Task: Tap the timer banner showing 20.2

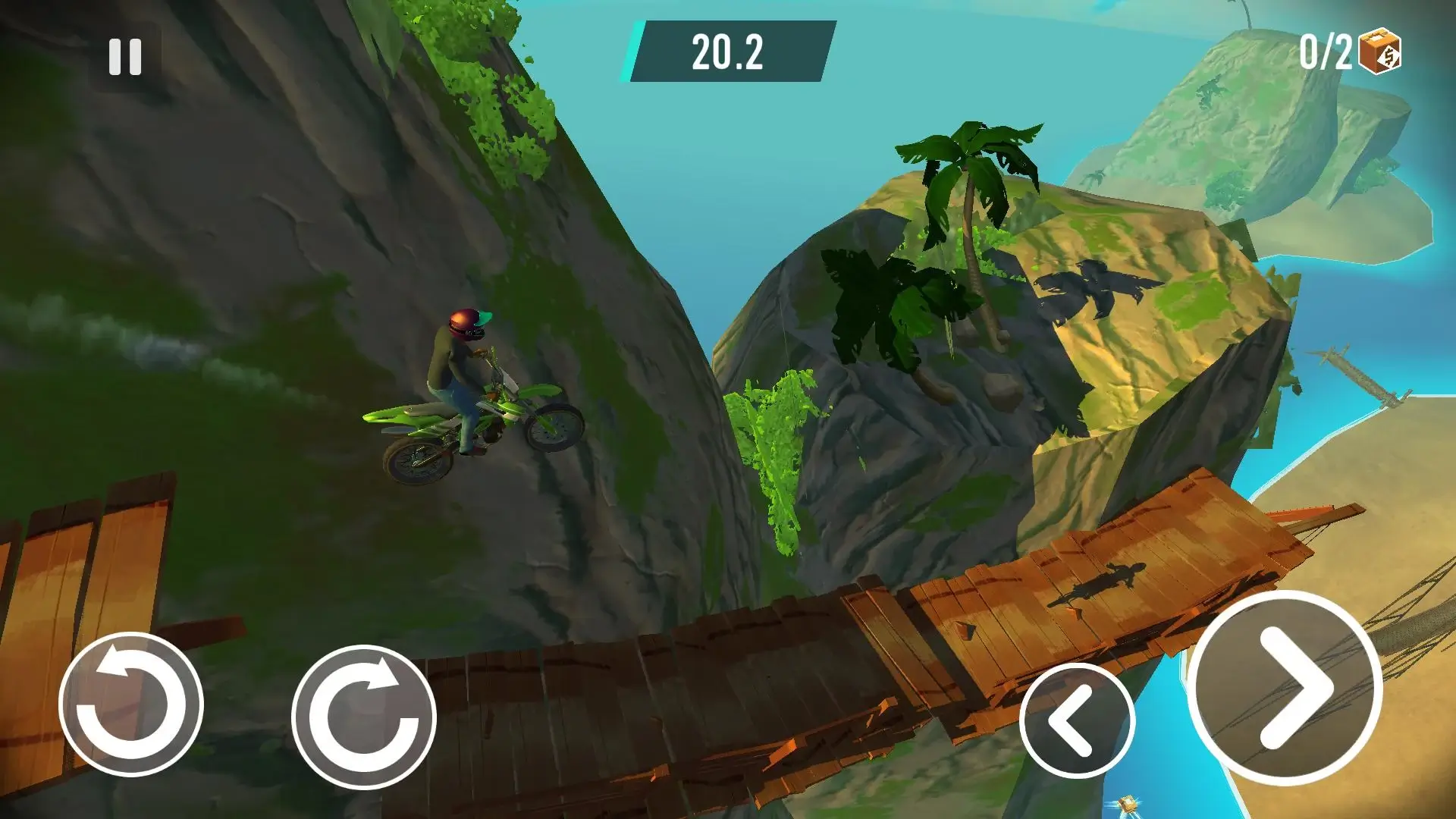Action: point(729,50)
